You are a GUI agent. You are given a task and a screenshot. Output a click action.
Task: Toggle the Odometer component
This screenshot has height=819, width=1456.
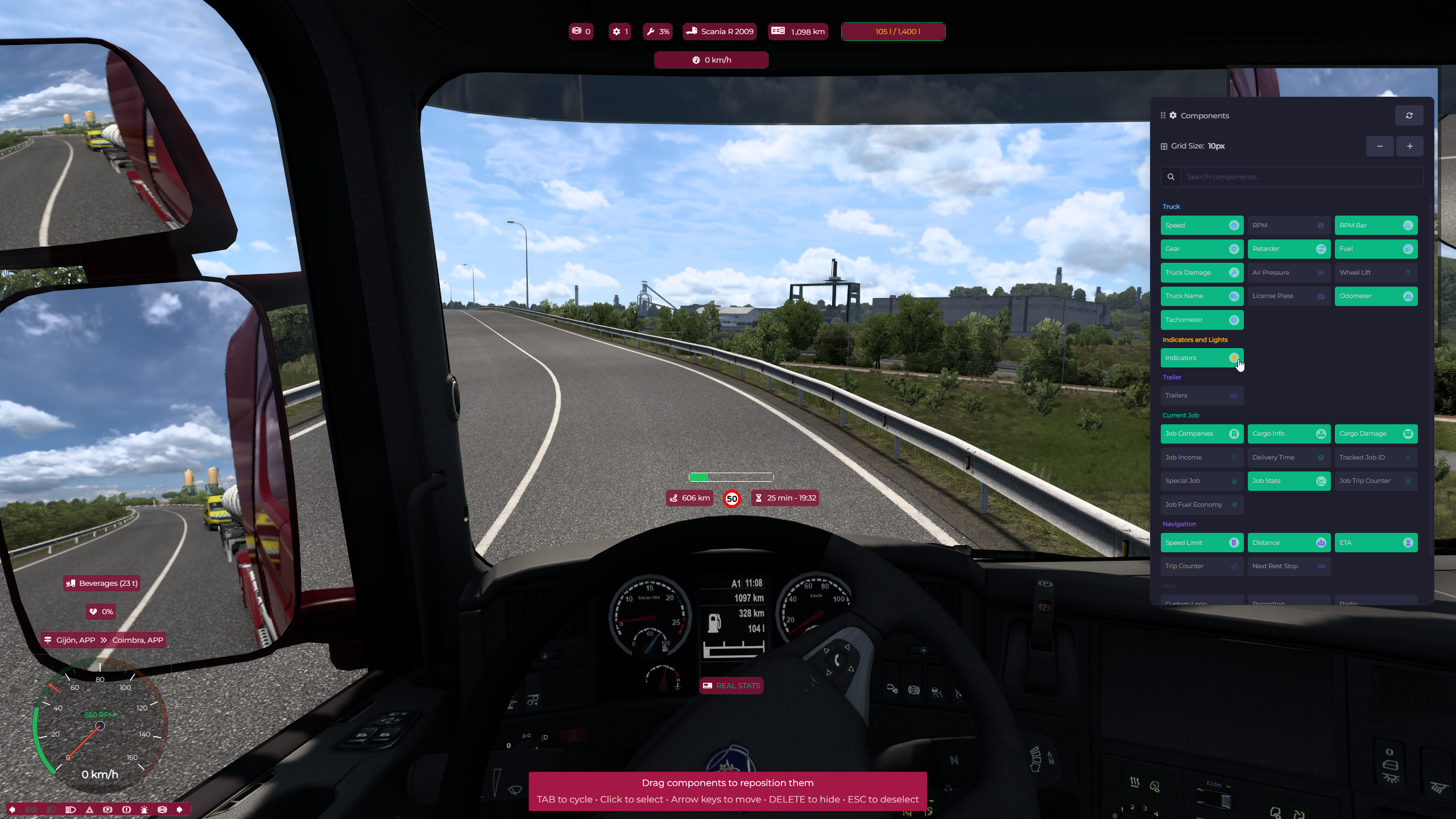1375,296
